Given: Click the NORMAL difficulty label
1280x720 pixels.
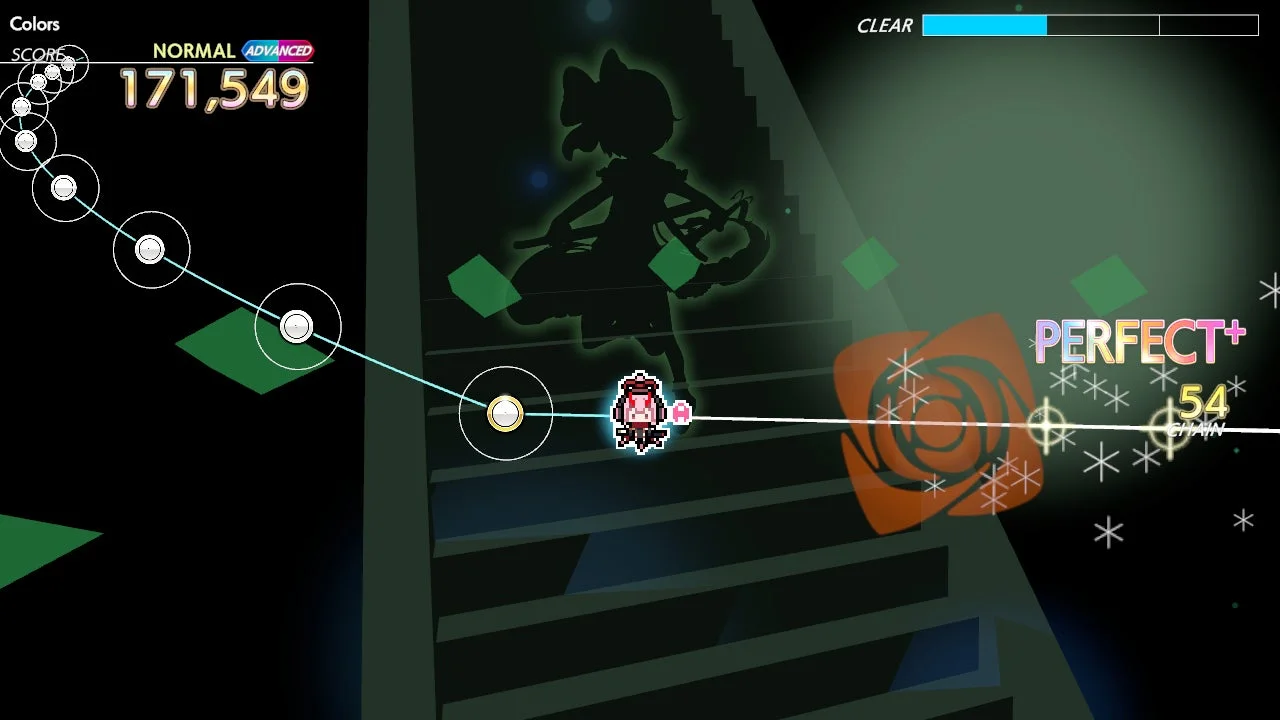Looking at the screenshot, I should [x=194, y=50].
